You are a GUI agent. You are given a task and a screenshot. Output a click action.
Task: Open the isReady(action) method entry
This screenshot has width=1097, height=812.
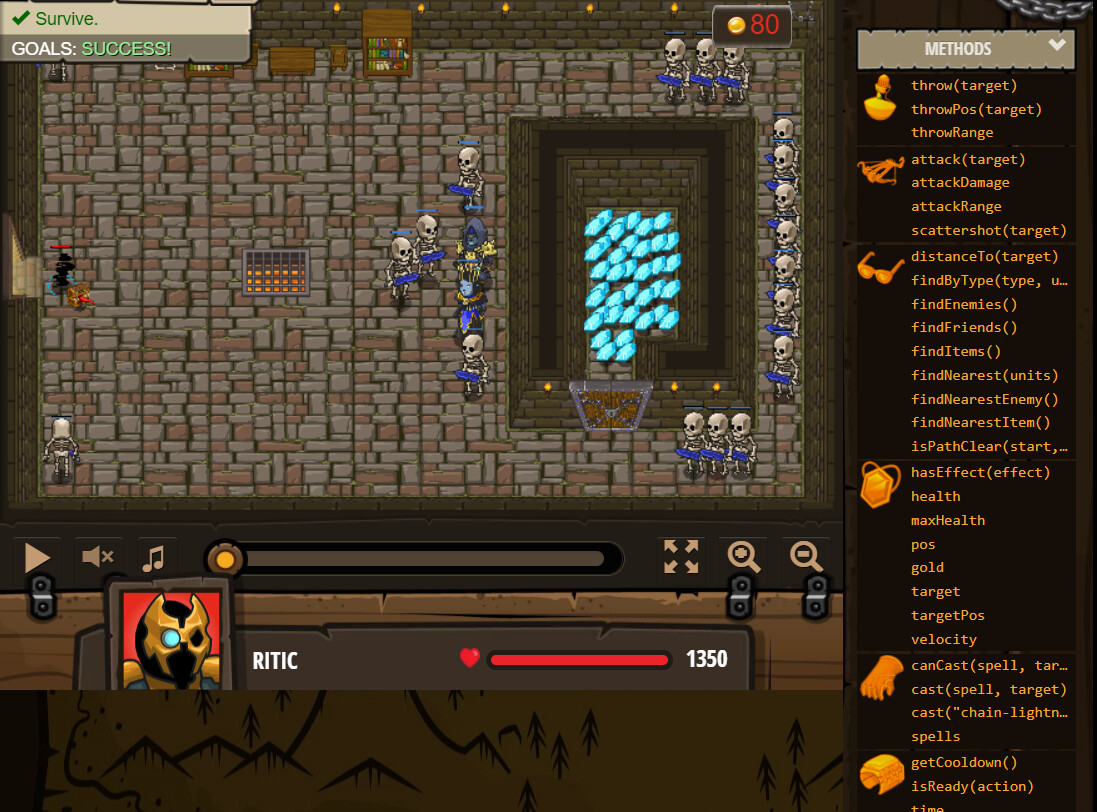point(972,787)
